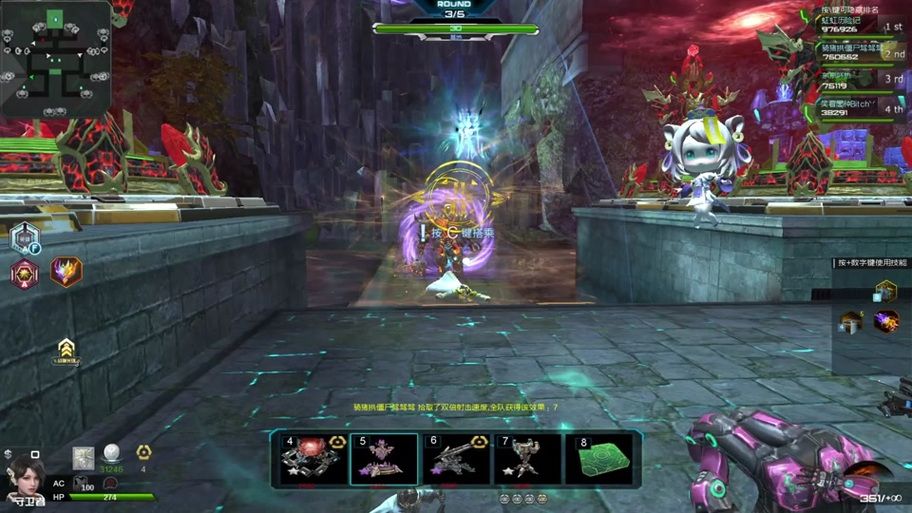This screenshot has width=912, height=513.
Task: Select hotbar slot 4 red orb trap
Action: point(312,458)
